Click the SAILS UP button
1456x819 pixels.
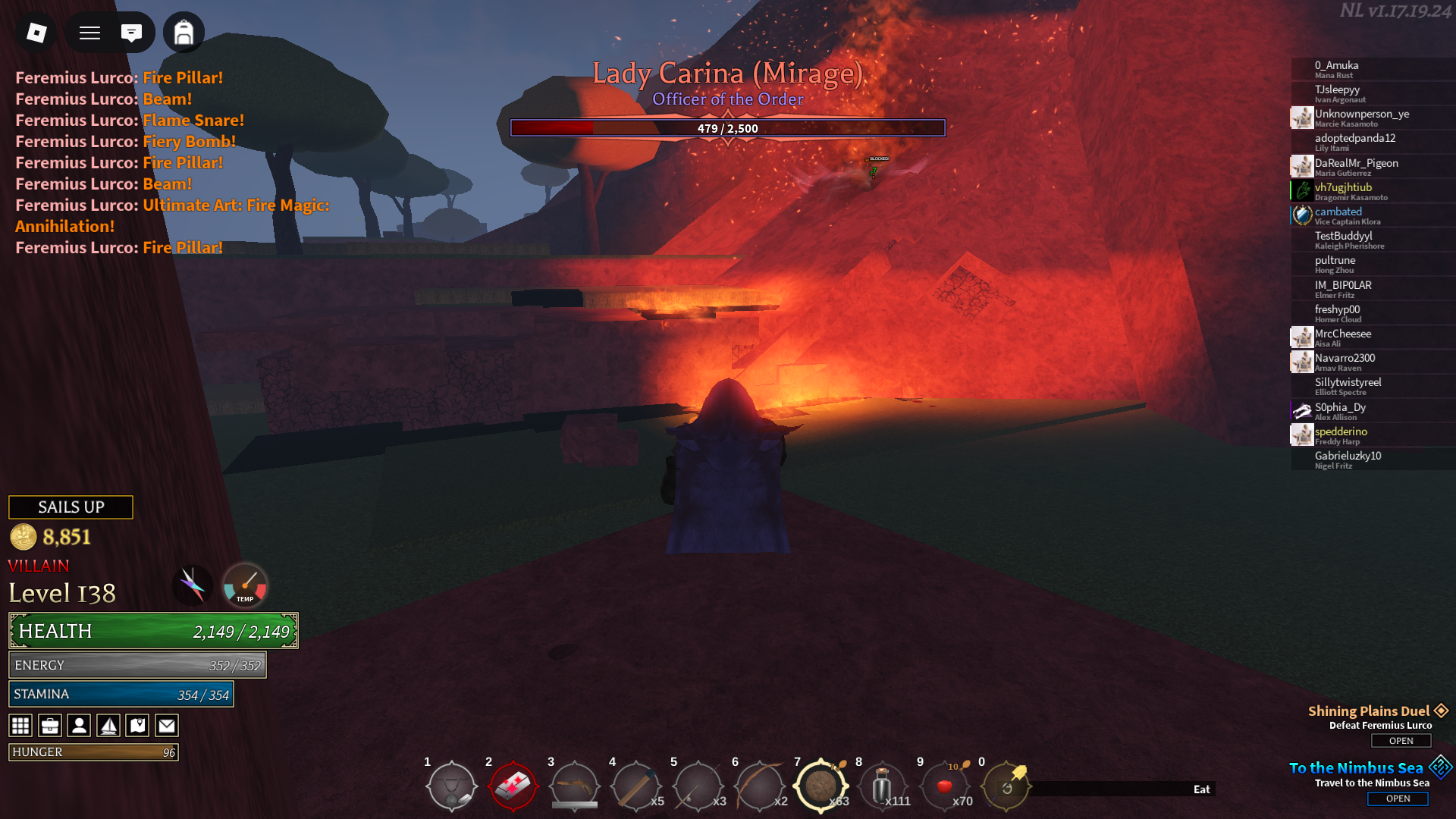point(71,507)
